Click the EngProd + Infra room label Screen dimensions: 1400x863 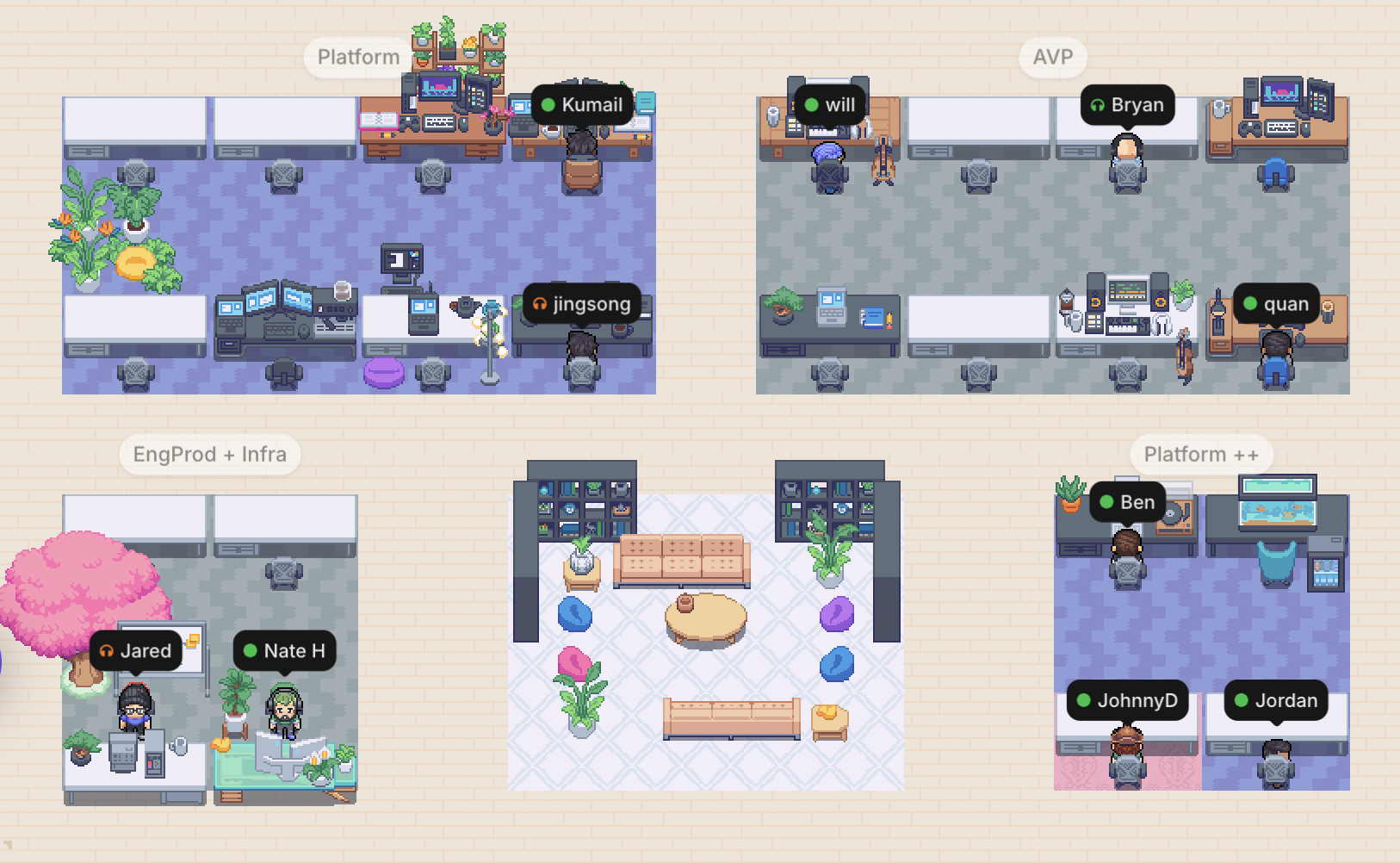(x=209, y=454)
